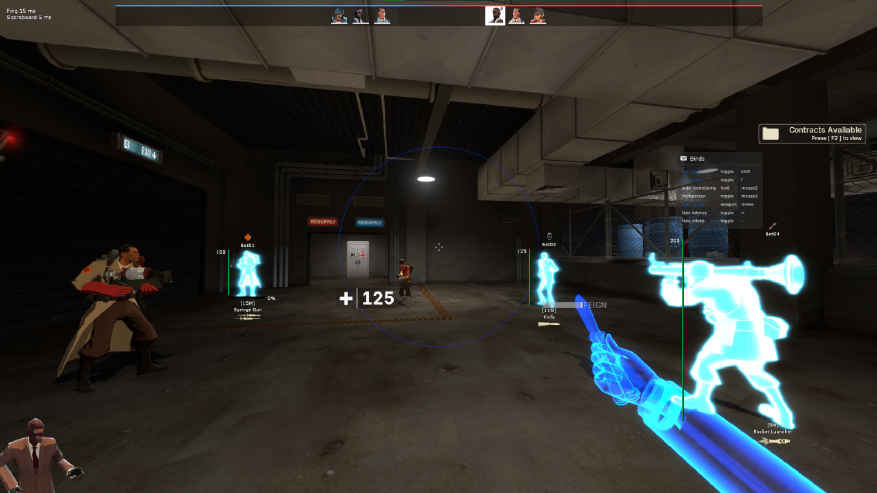
Task: Select the Binds panel header
Action: pos(697,159)
